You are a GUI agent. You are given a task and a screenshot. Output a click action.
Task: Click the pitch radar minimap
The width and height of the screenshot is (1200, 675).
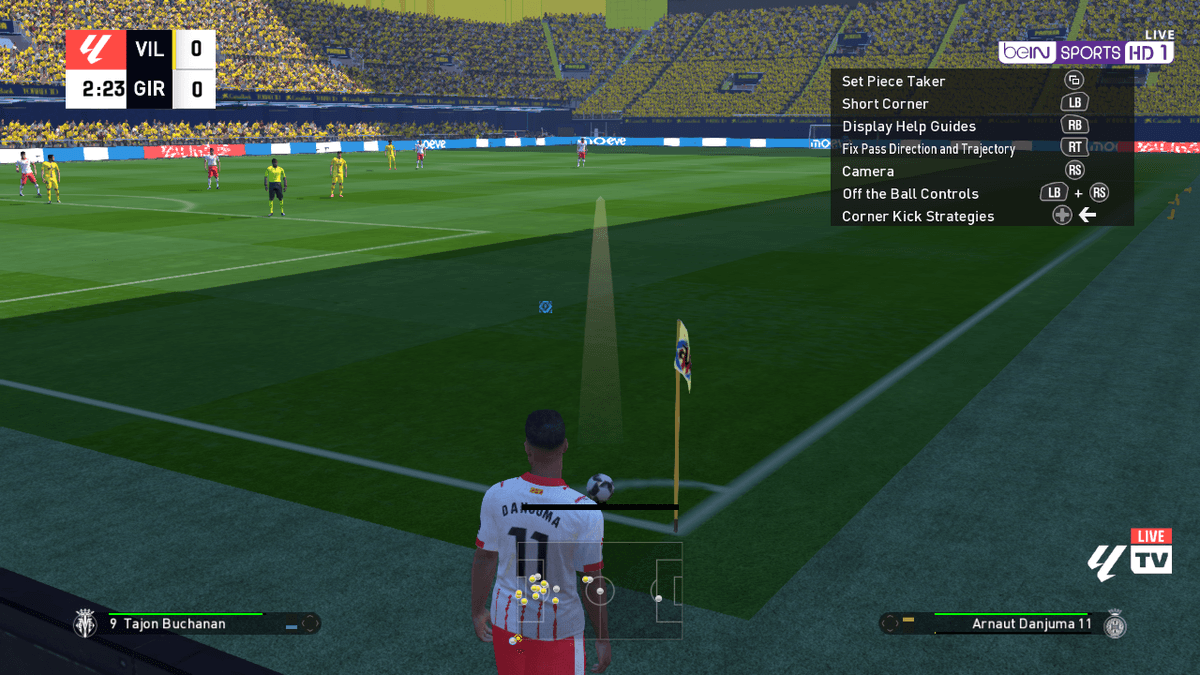click(x=599, y=591)
